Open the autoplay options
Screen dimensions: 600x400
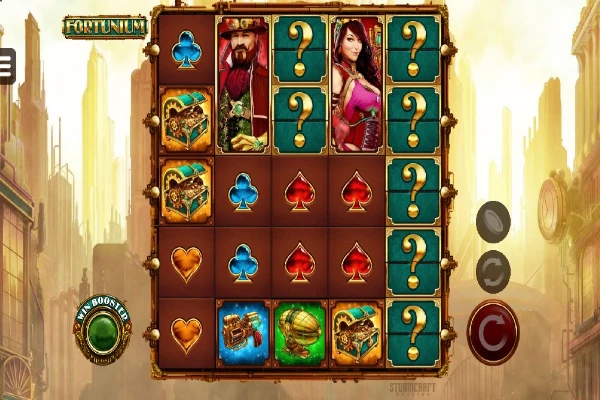[493, 272]
